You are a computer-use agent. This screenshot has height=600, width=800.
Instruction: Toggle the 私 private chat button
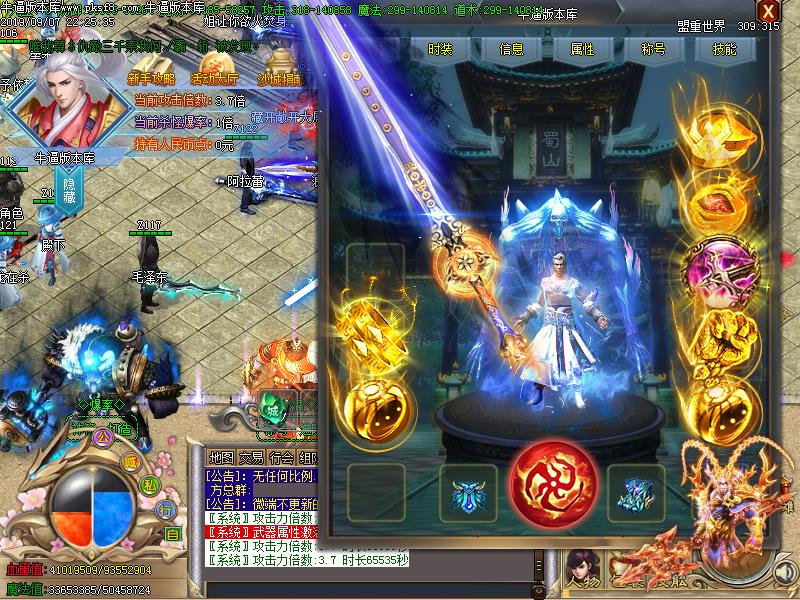pyautogui.click(x=150, y=485)
